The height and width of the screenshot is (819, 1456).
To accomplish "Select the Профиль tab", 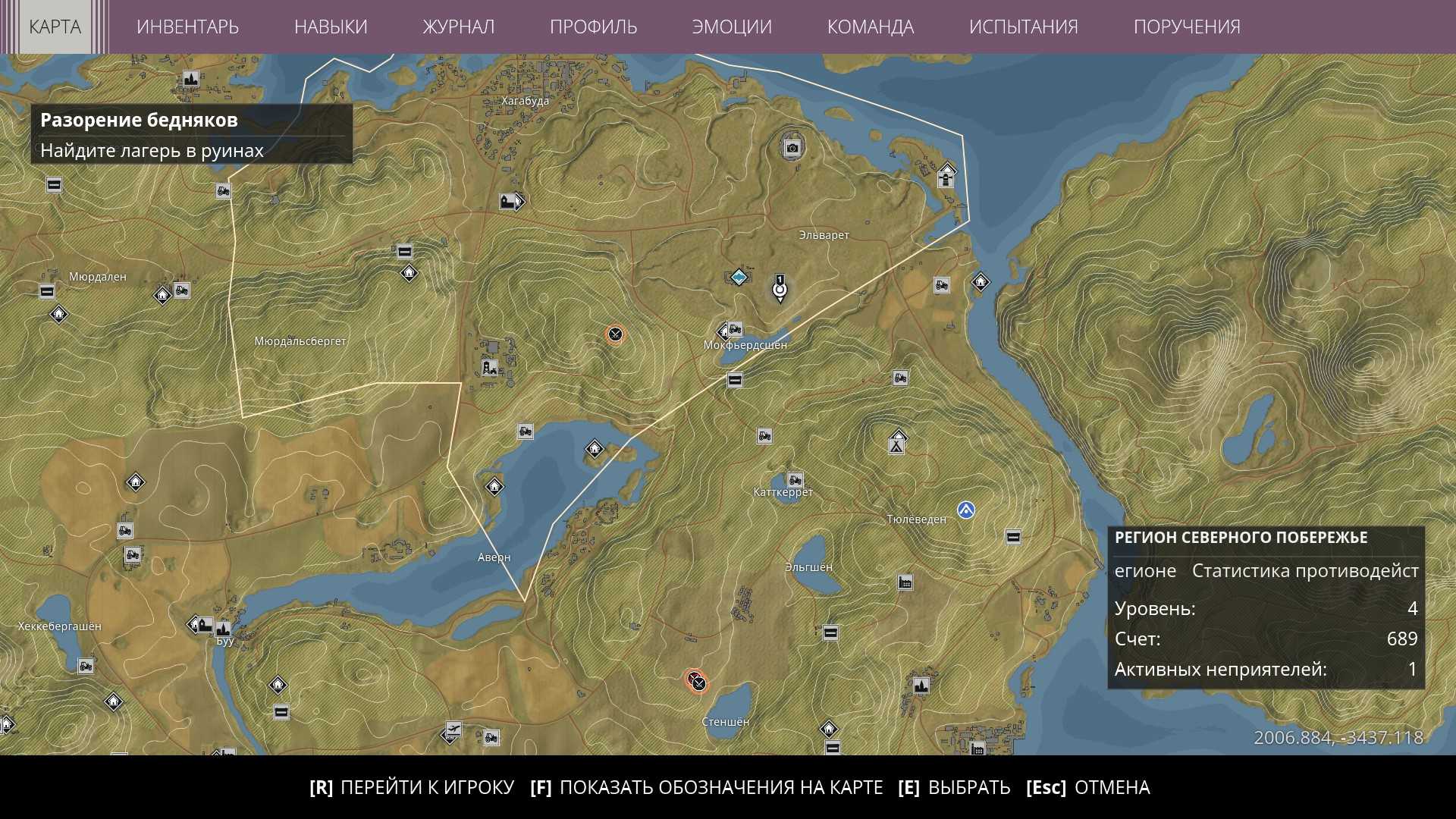I will point(593,27).
